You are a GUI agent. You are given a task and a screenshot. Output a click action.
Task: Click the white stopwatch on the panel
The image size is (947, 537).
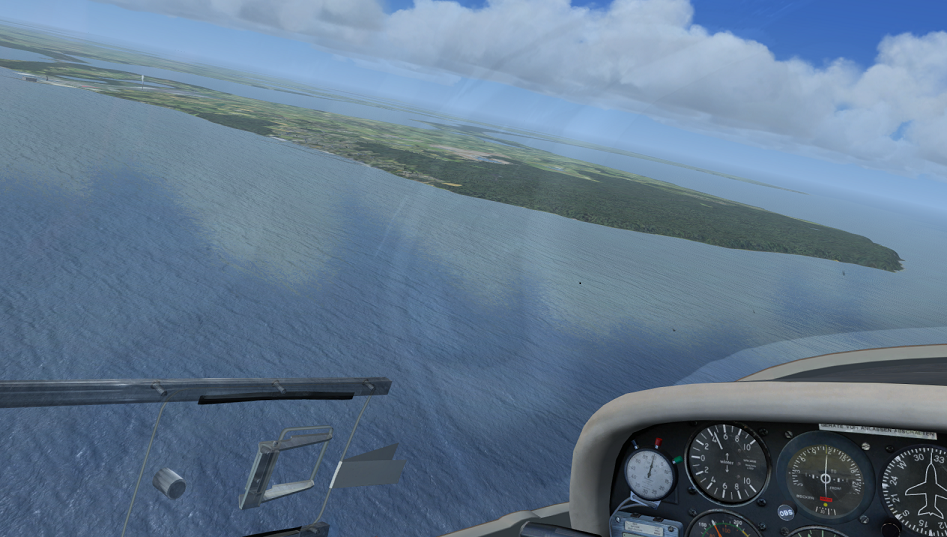click(650, 474)
